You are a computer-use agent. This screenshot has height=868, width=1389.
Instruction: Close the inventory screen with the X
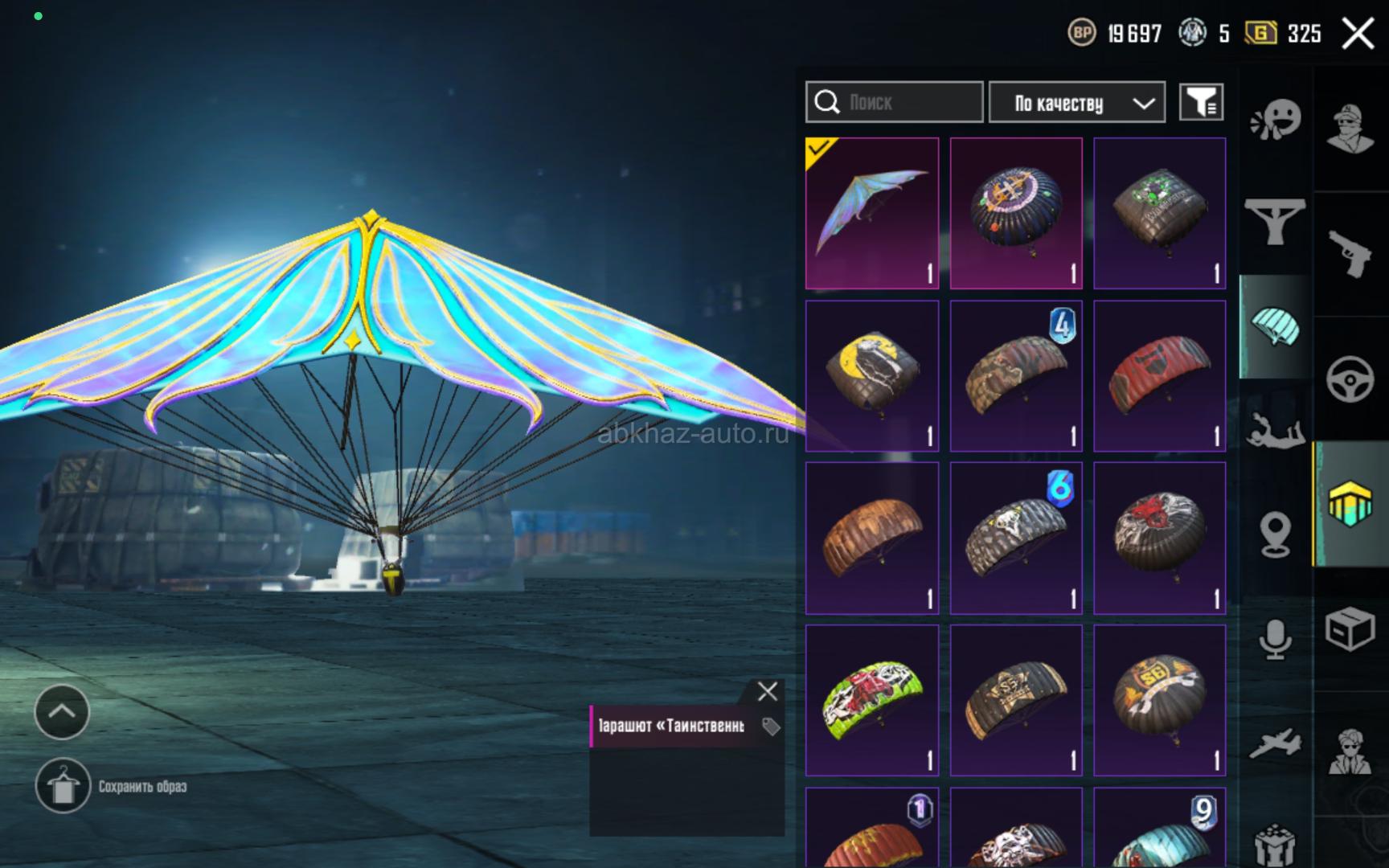[1358, 34]
